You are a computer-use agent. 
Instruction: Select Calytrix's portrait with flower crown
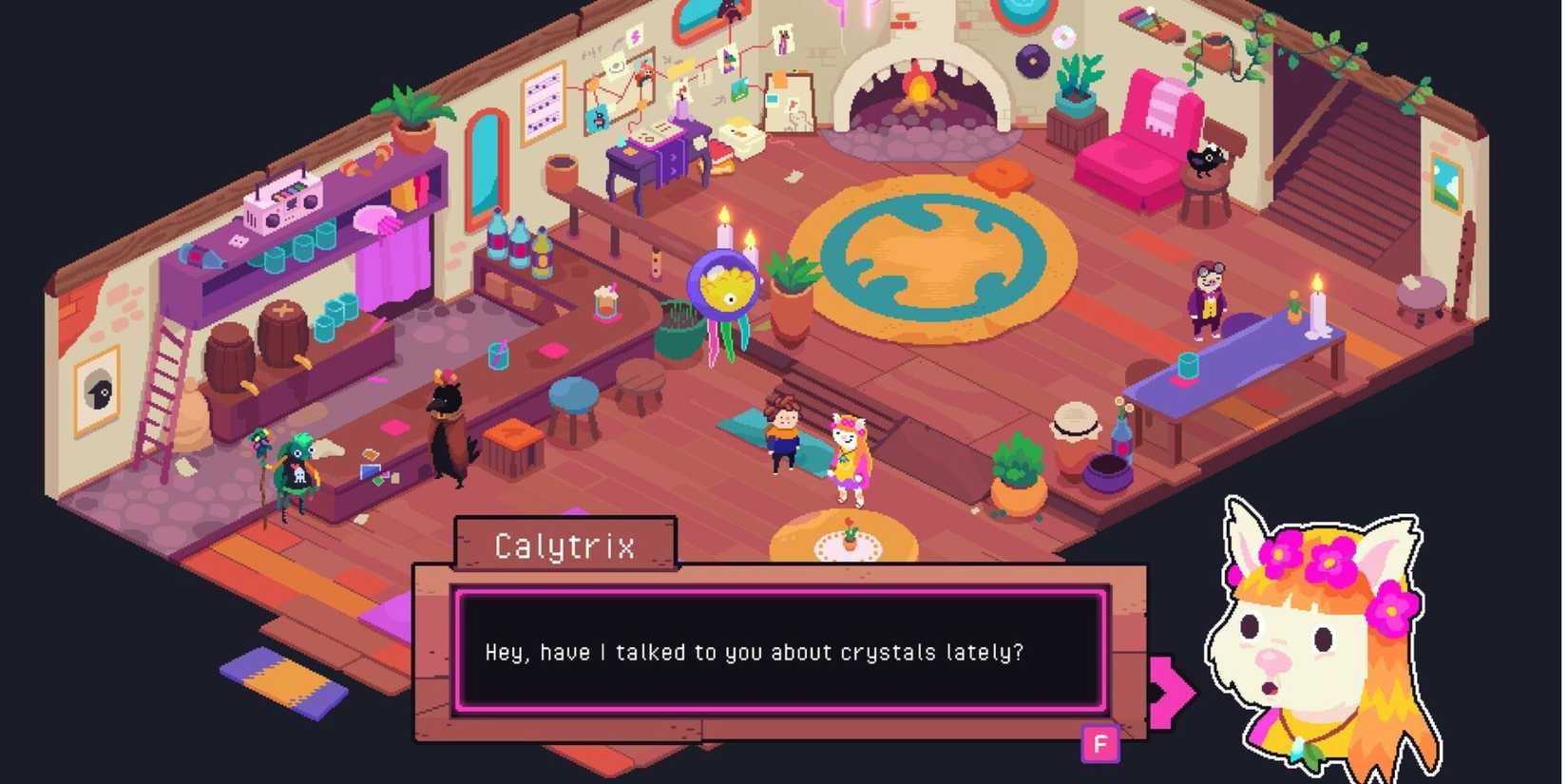click(1321, 646)
